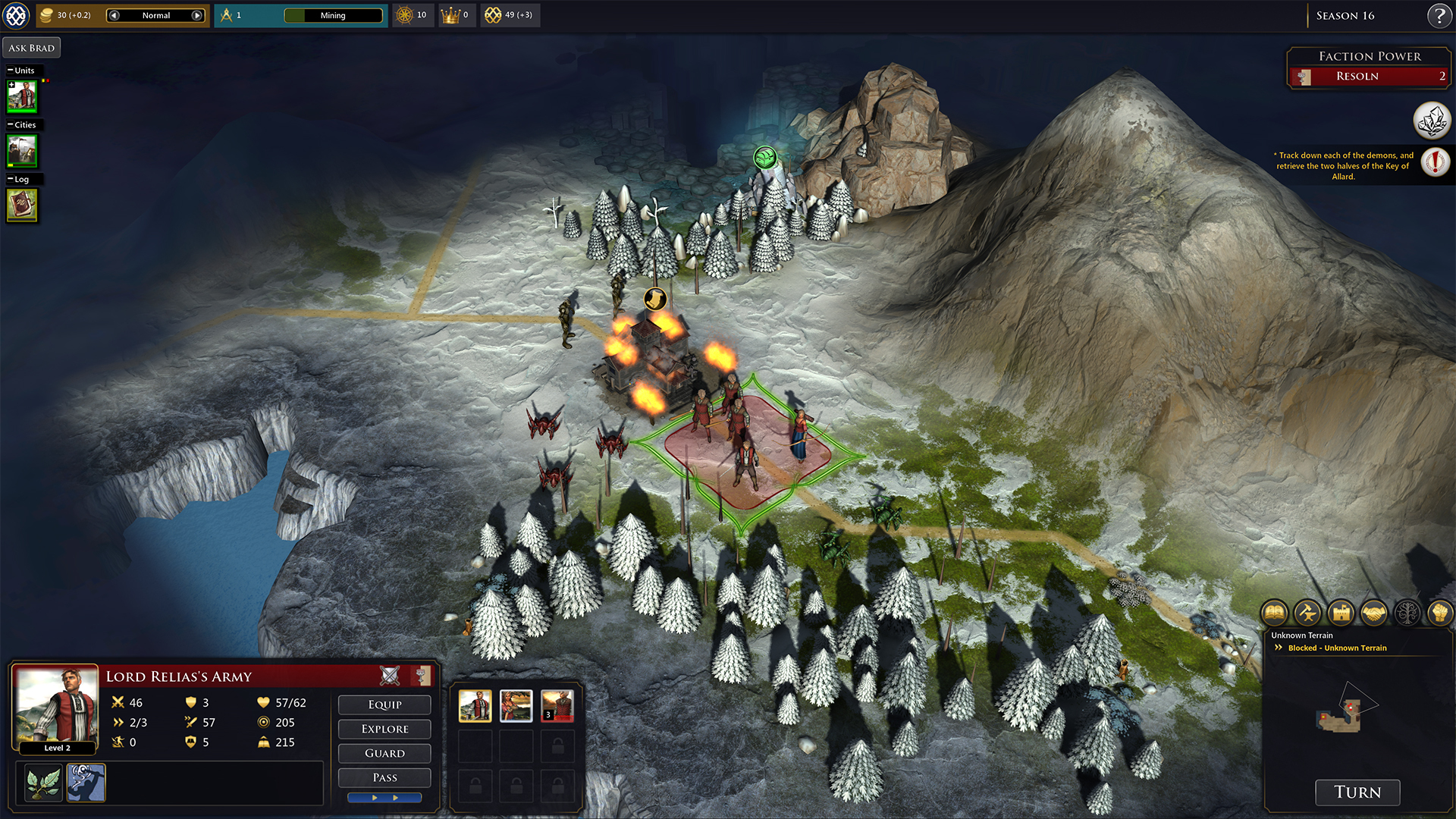The height and width of the screenshot is (819, 1456).
Task: Open the quest objective exclamation icon
Action: click(1435, 162)
